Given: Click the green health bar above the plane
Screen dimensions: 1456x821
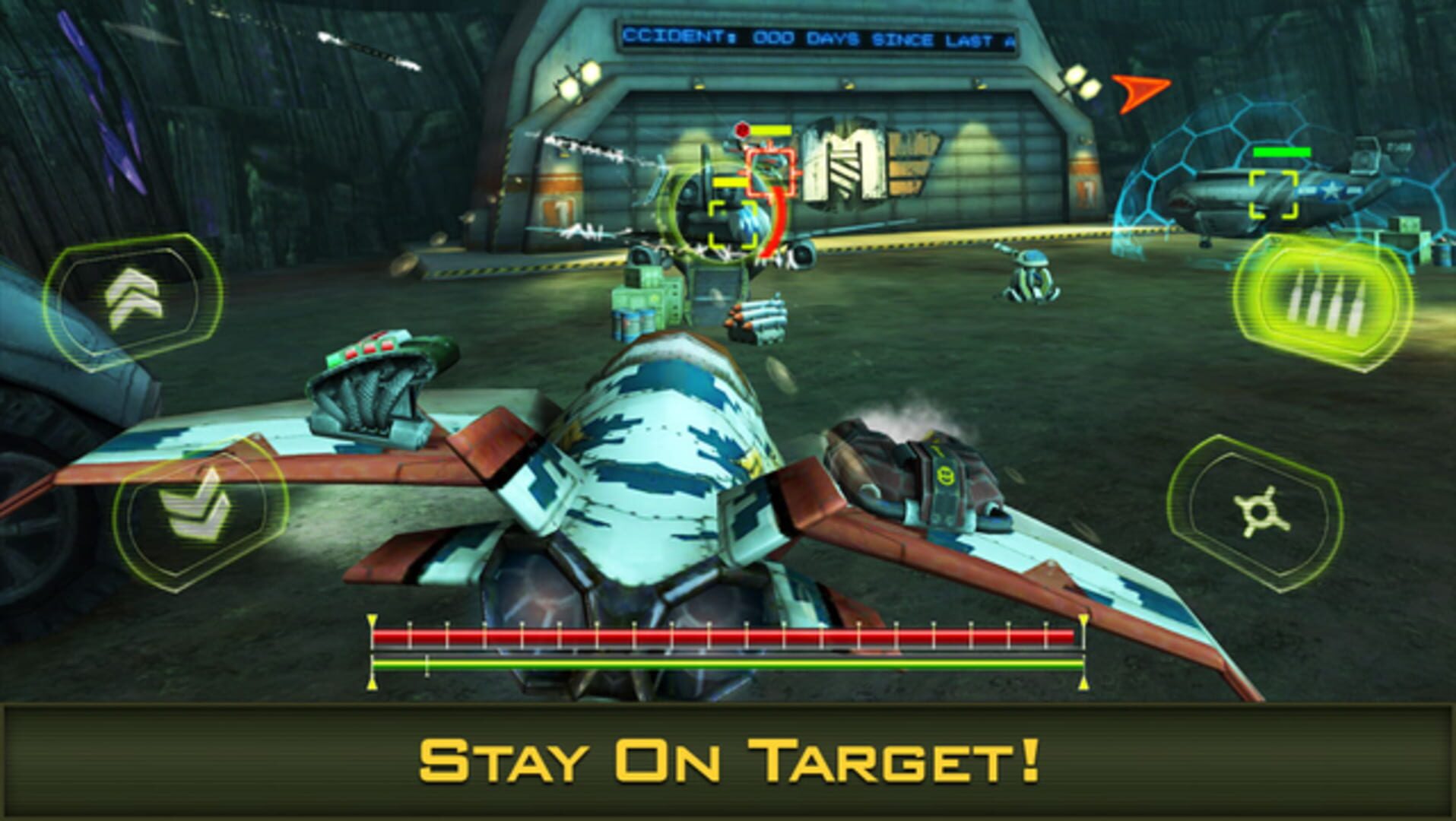Looking at the screenshot, I should point(1283,153).
